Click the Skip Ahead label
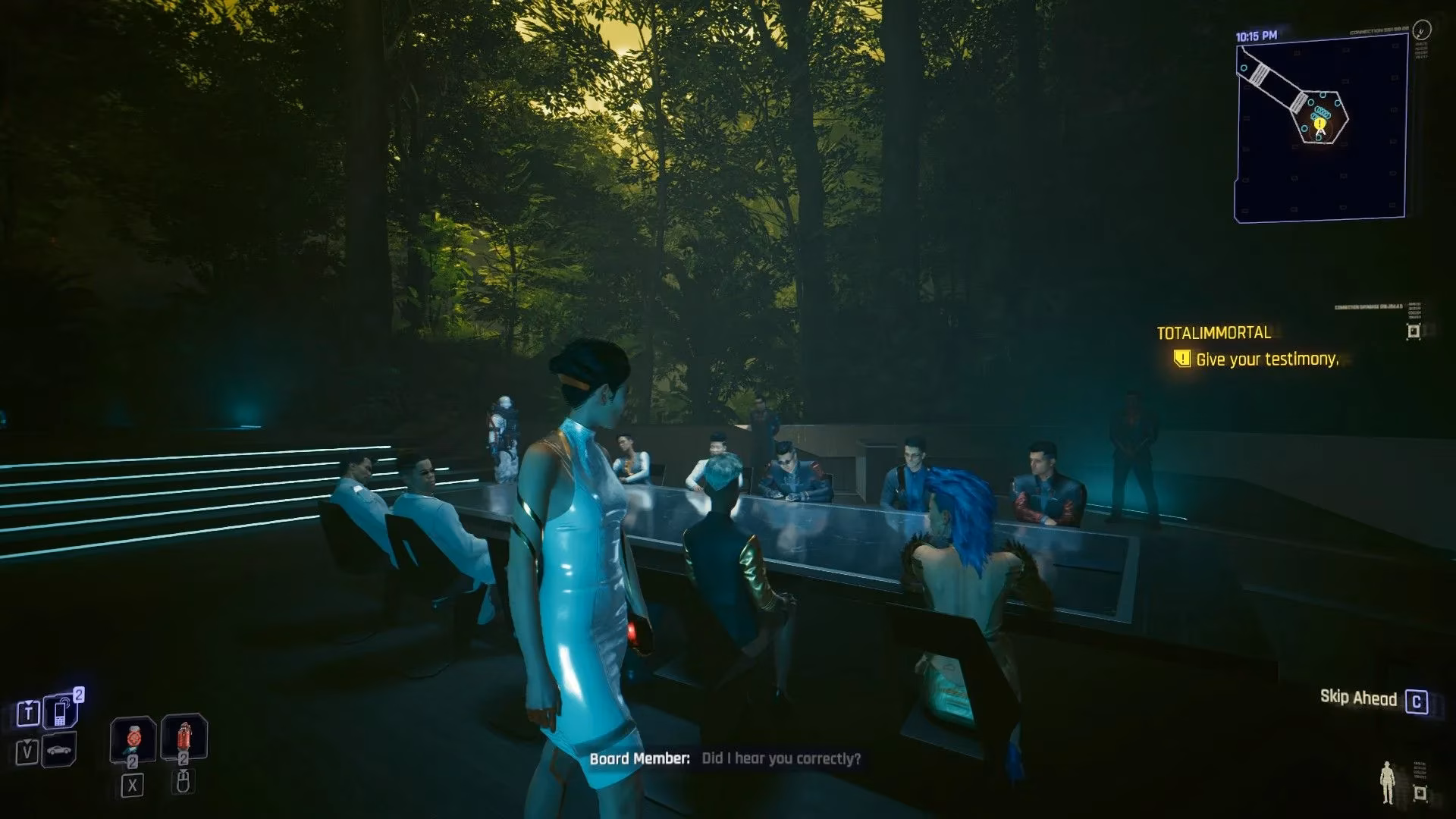This screenshot has width=1456, height=819. click(1358, 698)
